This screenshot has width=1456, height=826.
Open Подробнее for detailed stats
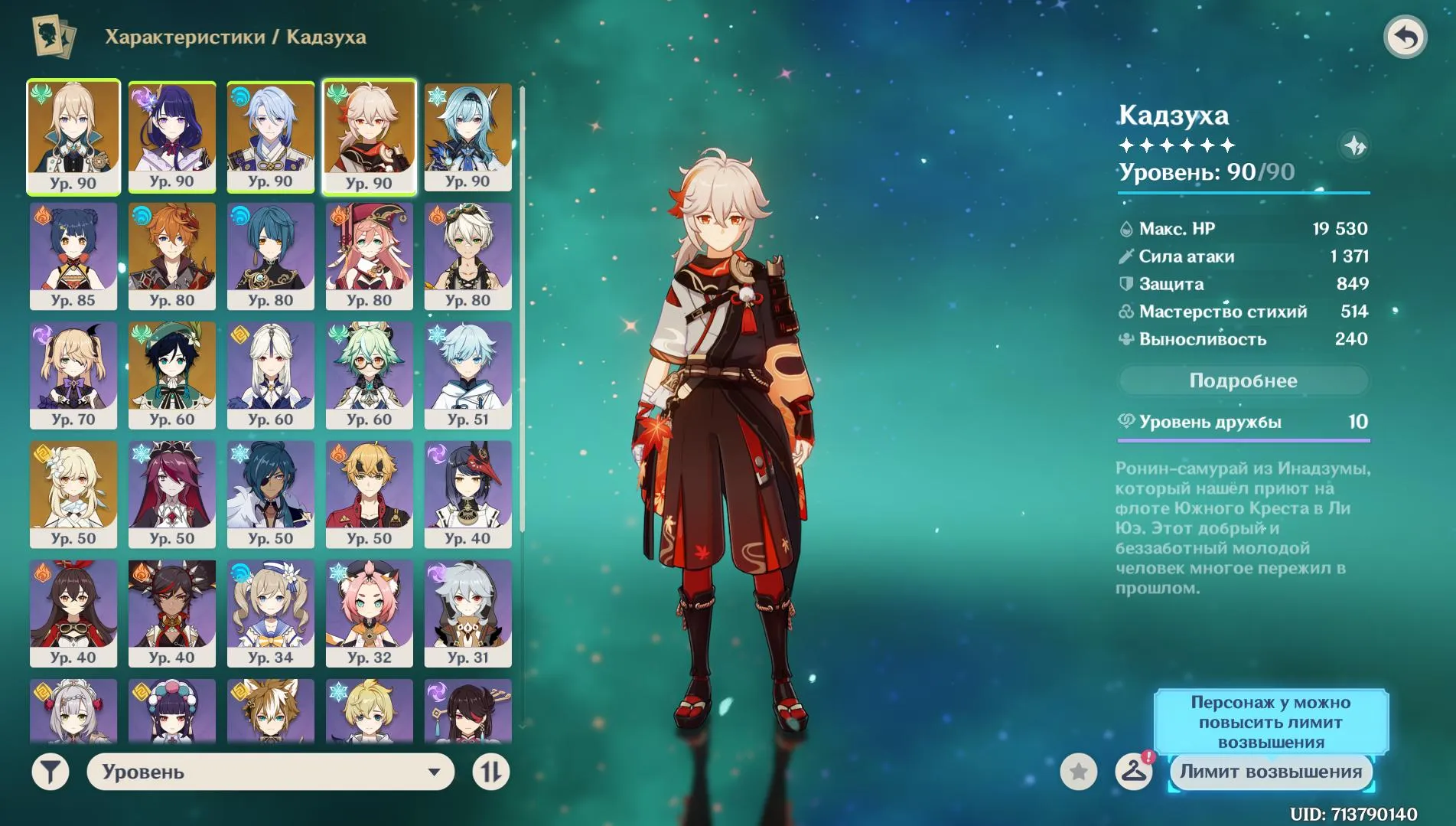pyautogui.click(x=1243, y=380)
